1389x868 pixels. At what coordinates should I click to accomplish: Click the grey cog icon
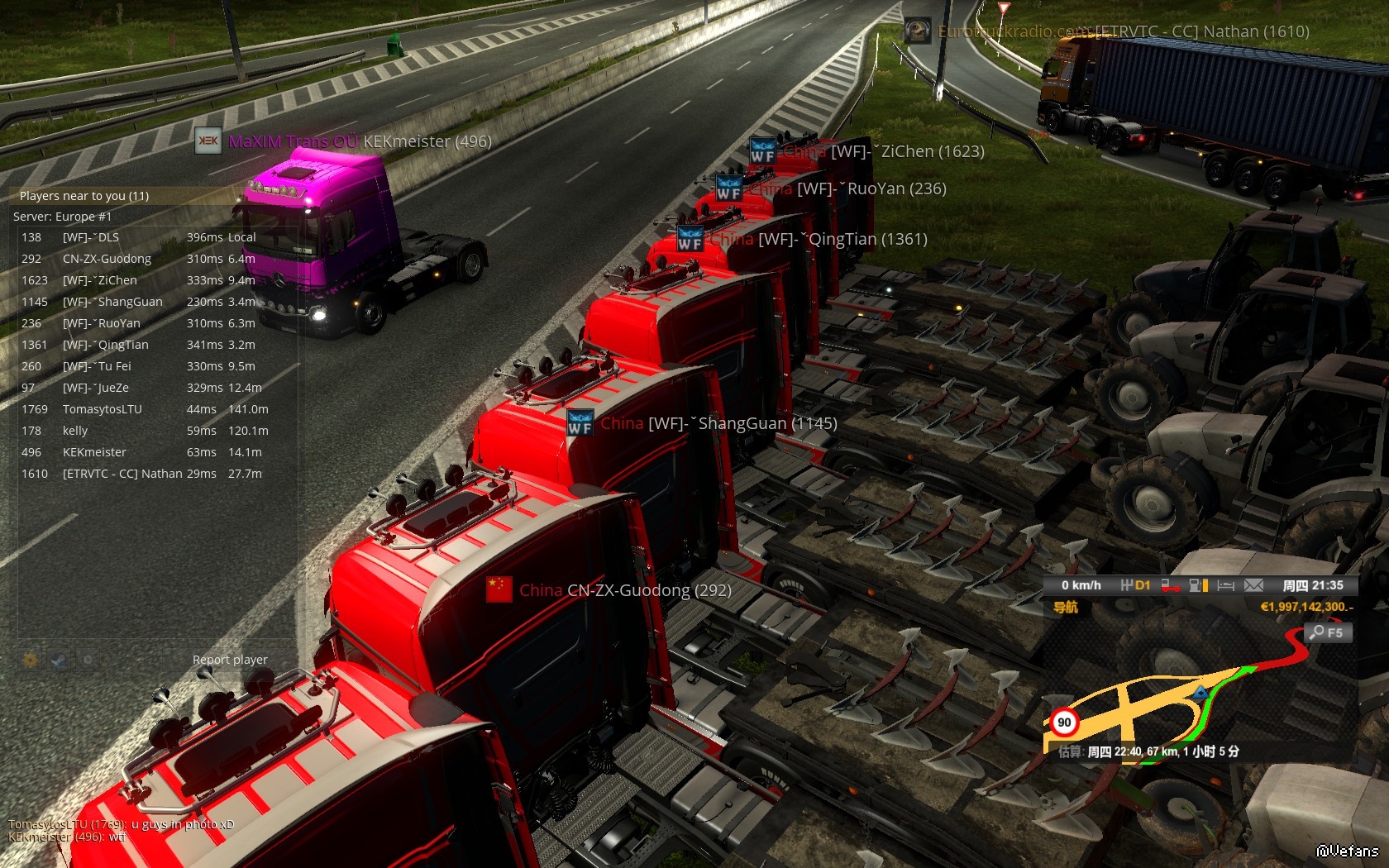pos(88,660)
